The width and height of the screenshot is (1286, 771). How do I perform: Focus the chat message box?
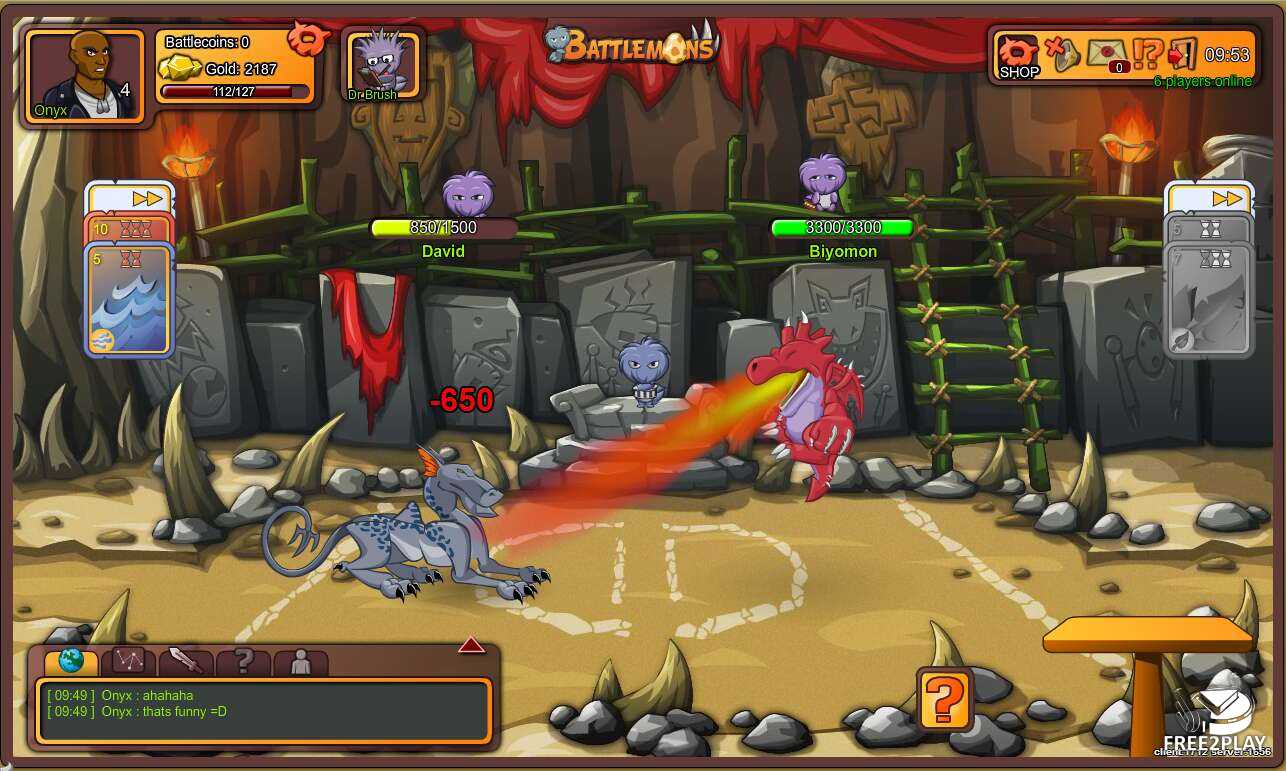(x=263, y=711)
